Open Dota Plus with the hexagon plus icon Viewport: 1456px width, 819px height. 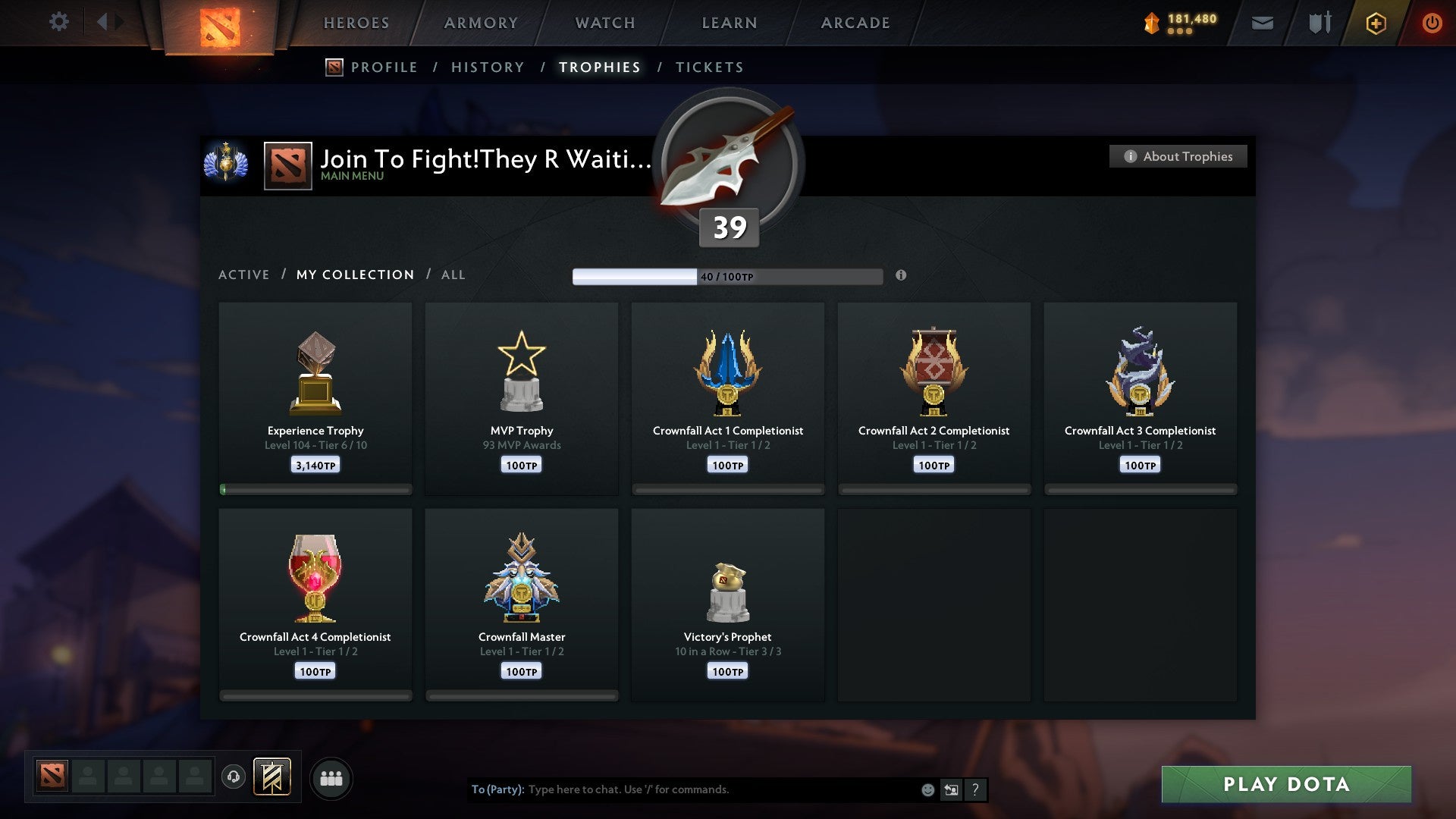[1375, 23]
